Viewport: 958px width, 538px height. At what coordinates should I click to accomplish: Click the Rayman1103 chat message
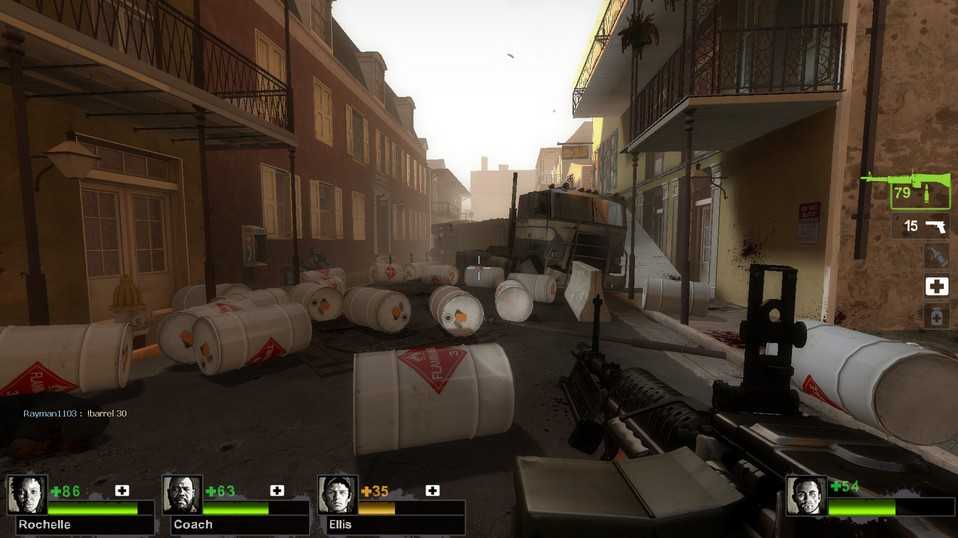coord(75,413)
